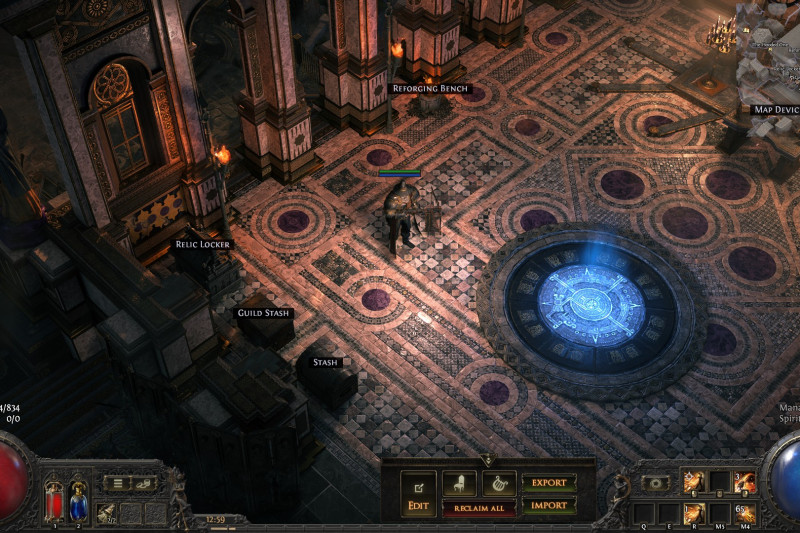Open the chair decorations button
Screen dimensions: 800x533
459,483
